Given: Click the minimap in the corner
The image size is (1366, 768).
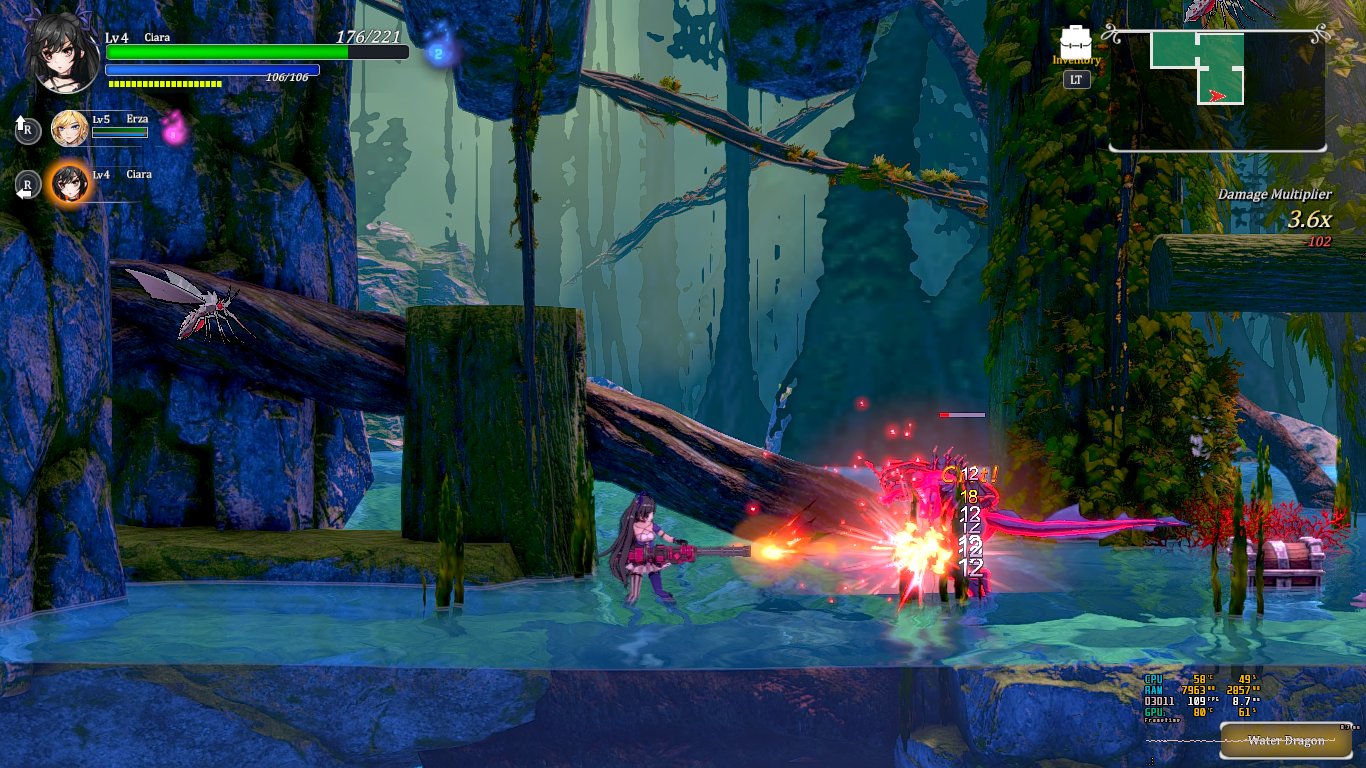Looking at the screenshot, I should pos(1217,89).
